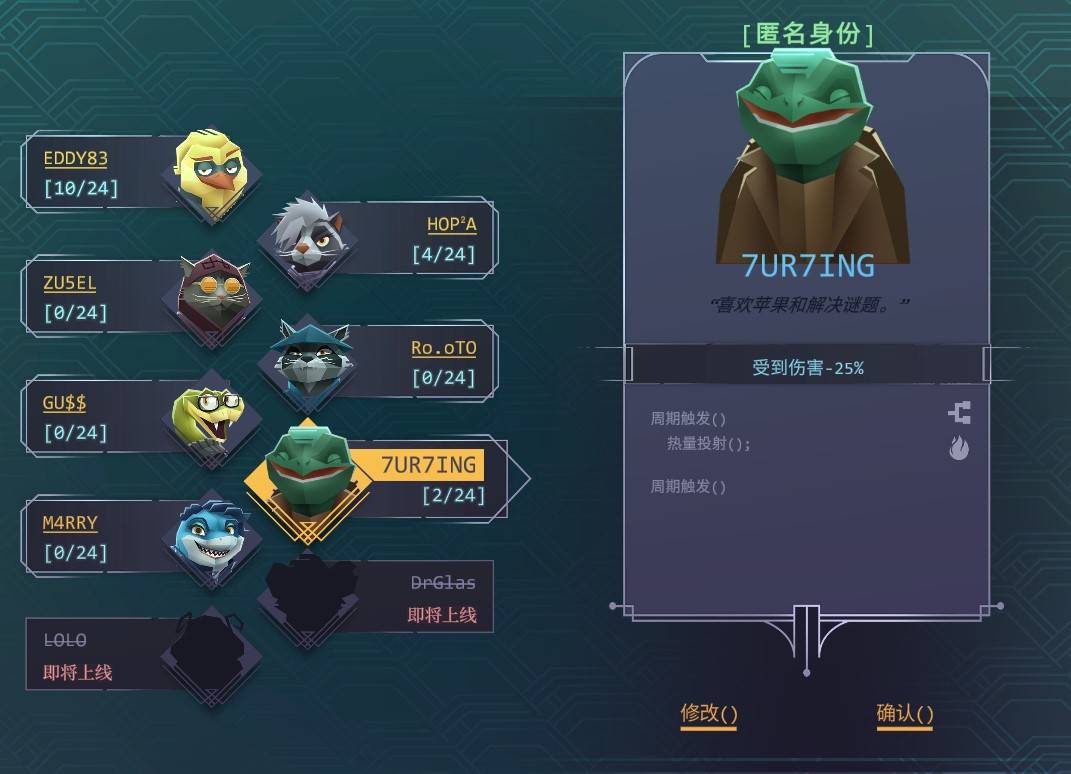Click the node branch trigger icon

pos(959,413)
